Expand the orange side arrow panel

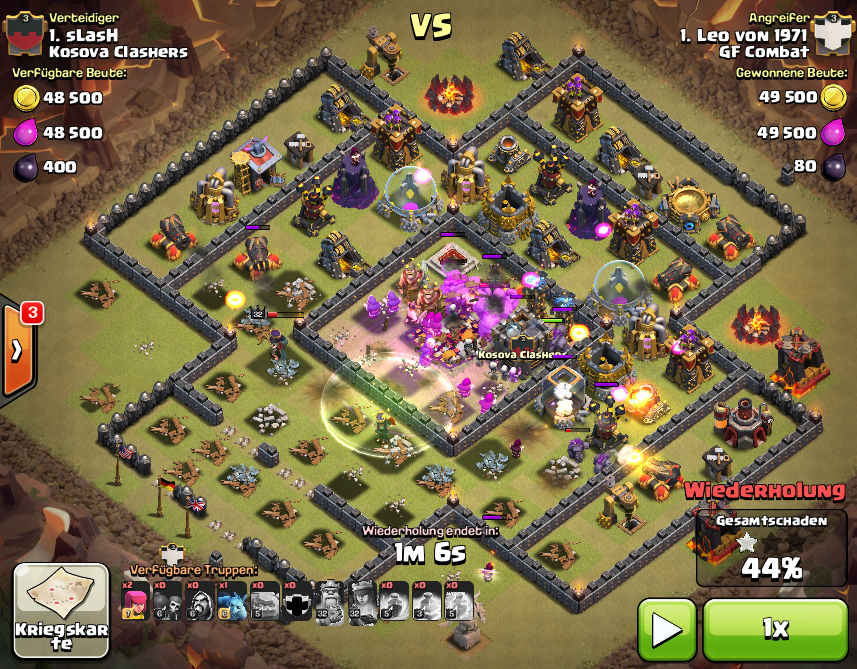coord(17,350)
